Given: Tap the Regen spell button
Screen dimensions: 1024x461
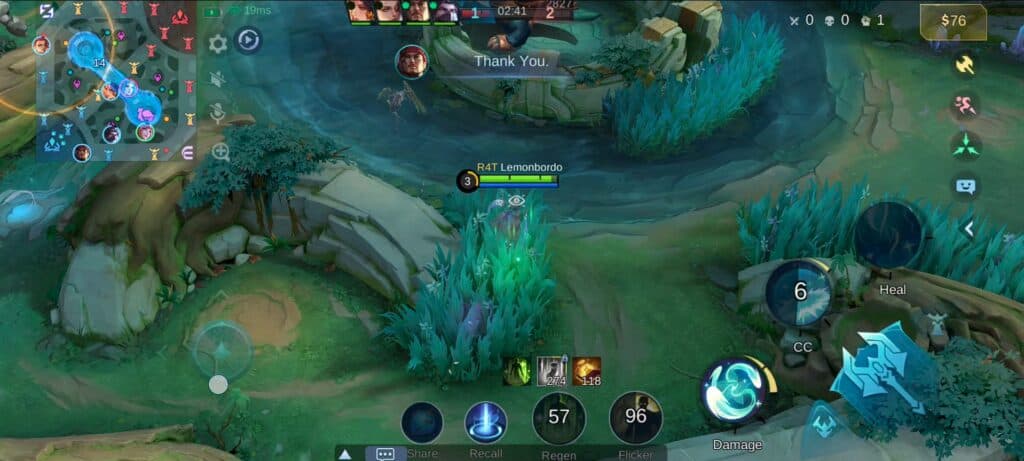Looking at the screenshot, I should (559, 418).
